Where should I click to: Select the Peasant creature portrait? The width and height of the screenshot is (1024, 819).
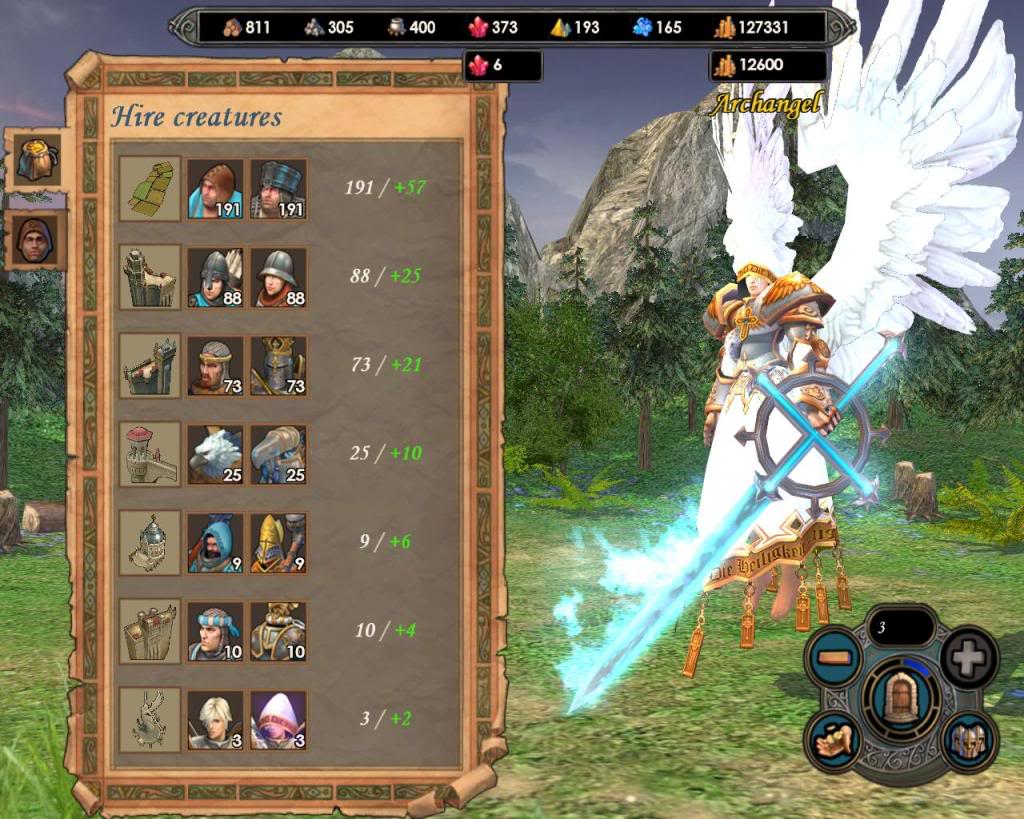tap(215, 188)
